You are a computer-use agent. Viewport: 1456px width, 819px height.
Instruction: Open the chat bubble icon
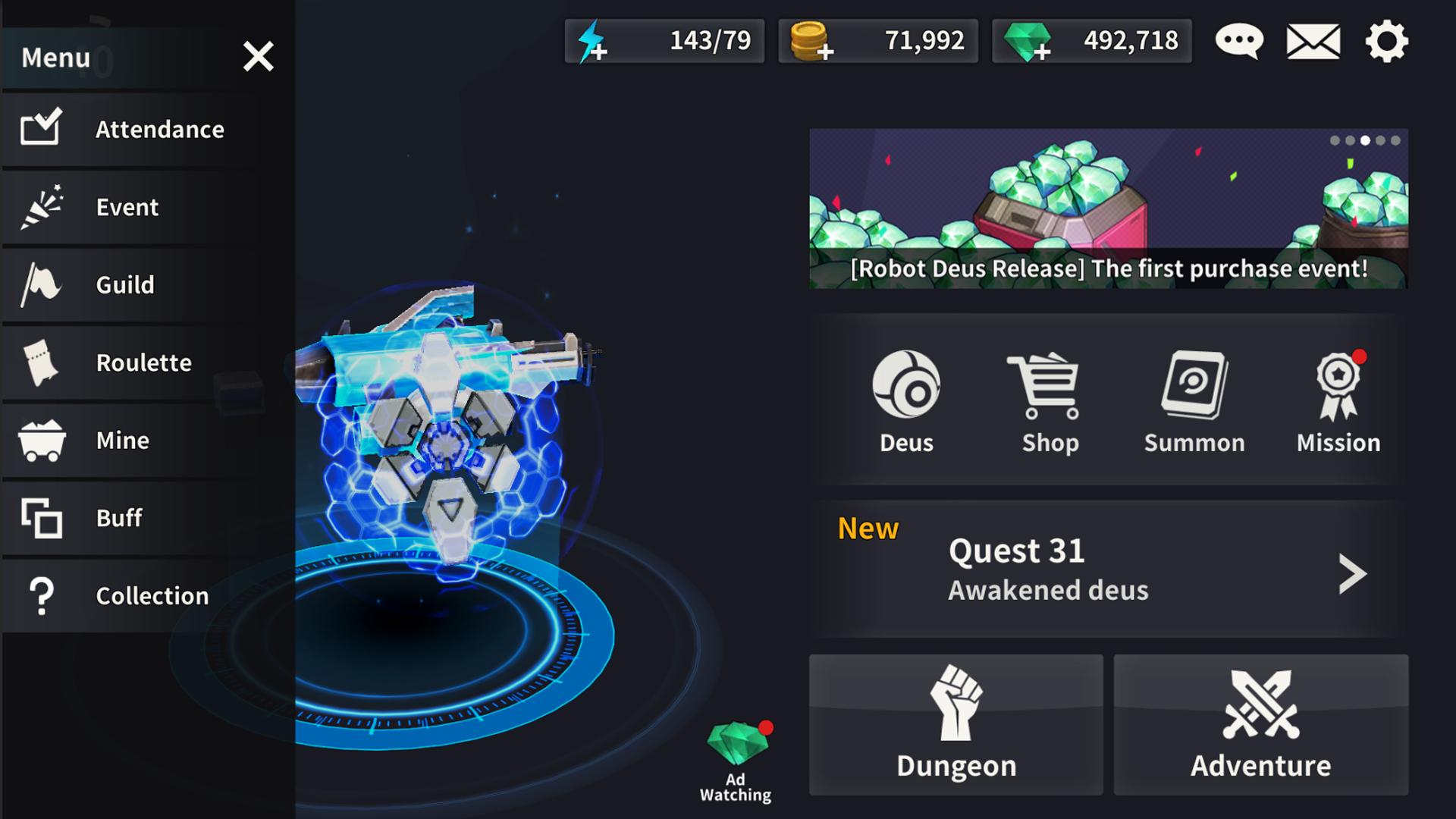tap(1238, 42)
